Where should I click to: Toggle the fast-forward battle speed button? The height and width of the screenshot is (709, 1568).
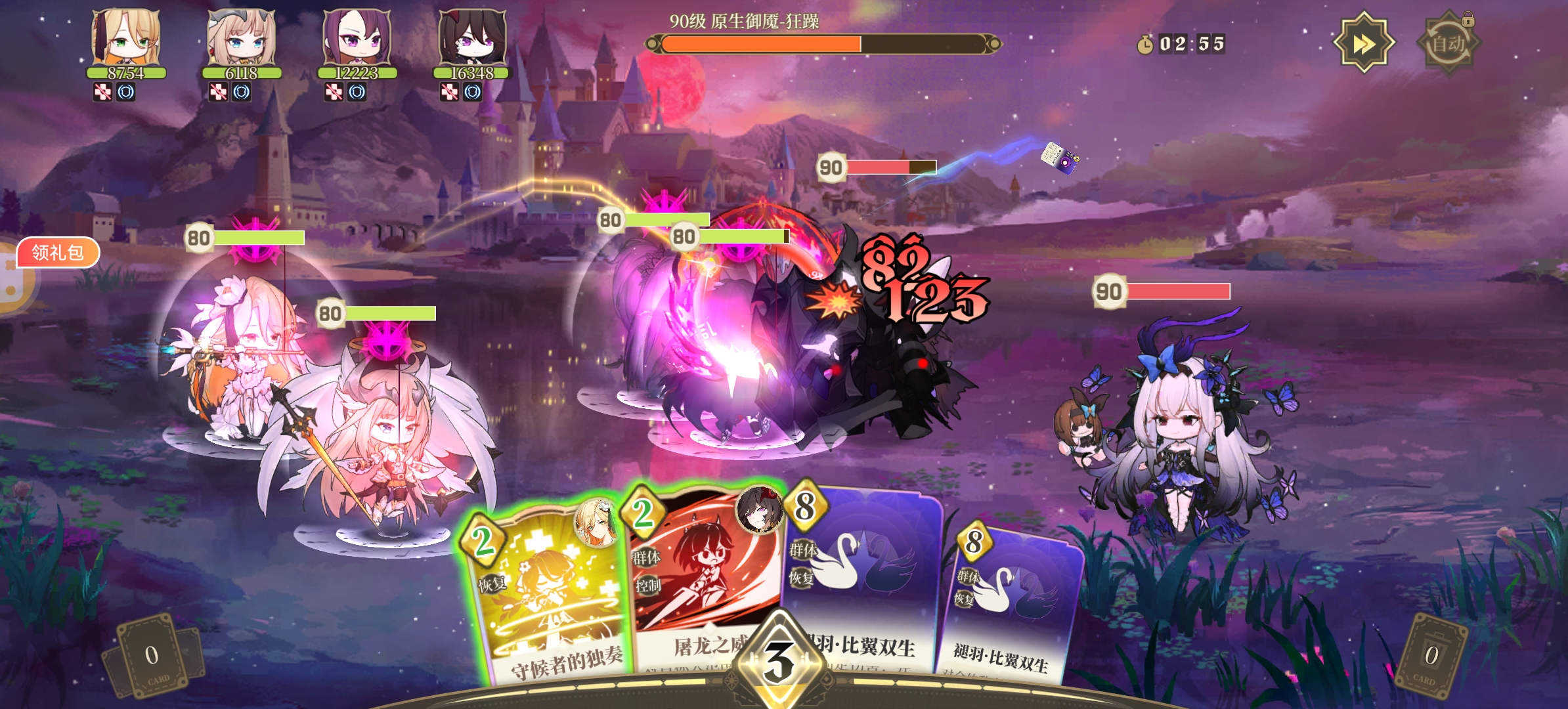click(1363, 43)
